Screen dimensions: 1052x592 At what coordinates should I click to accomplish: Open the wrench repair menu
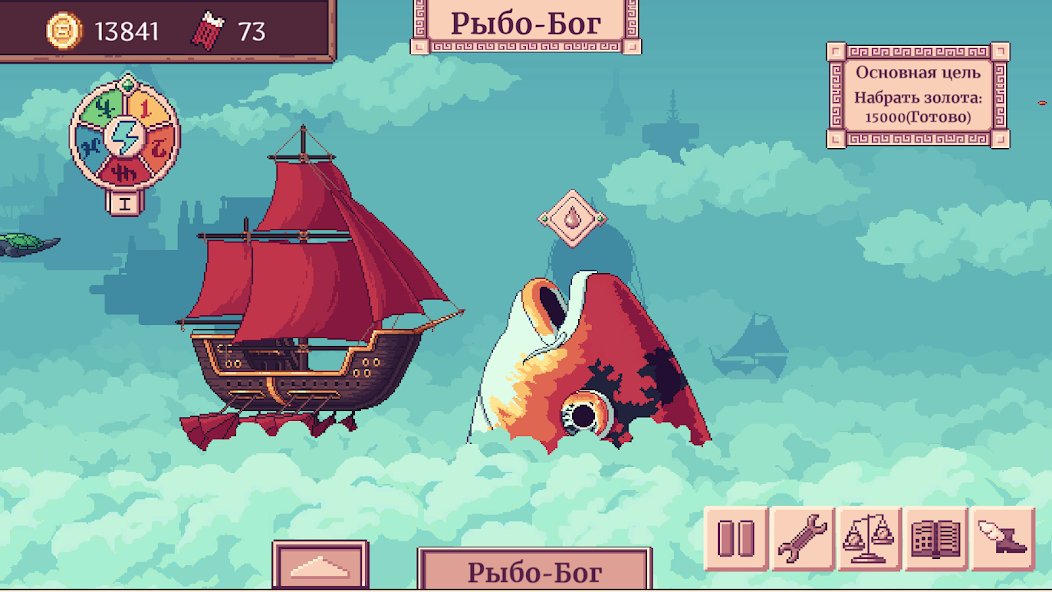coord(802,539)
